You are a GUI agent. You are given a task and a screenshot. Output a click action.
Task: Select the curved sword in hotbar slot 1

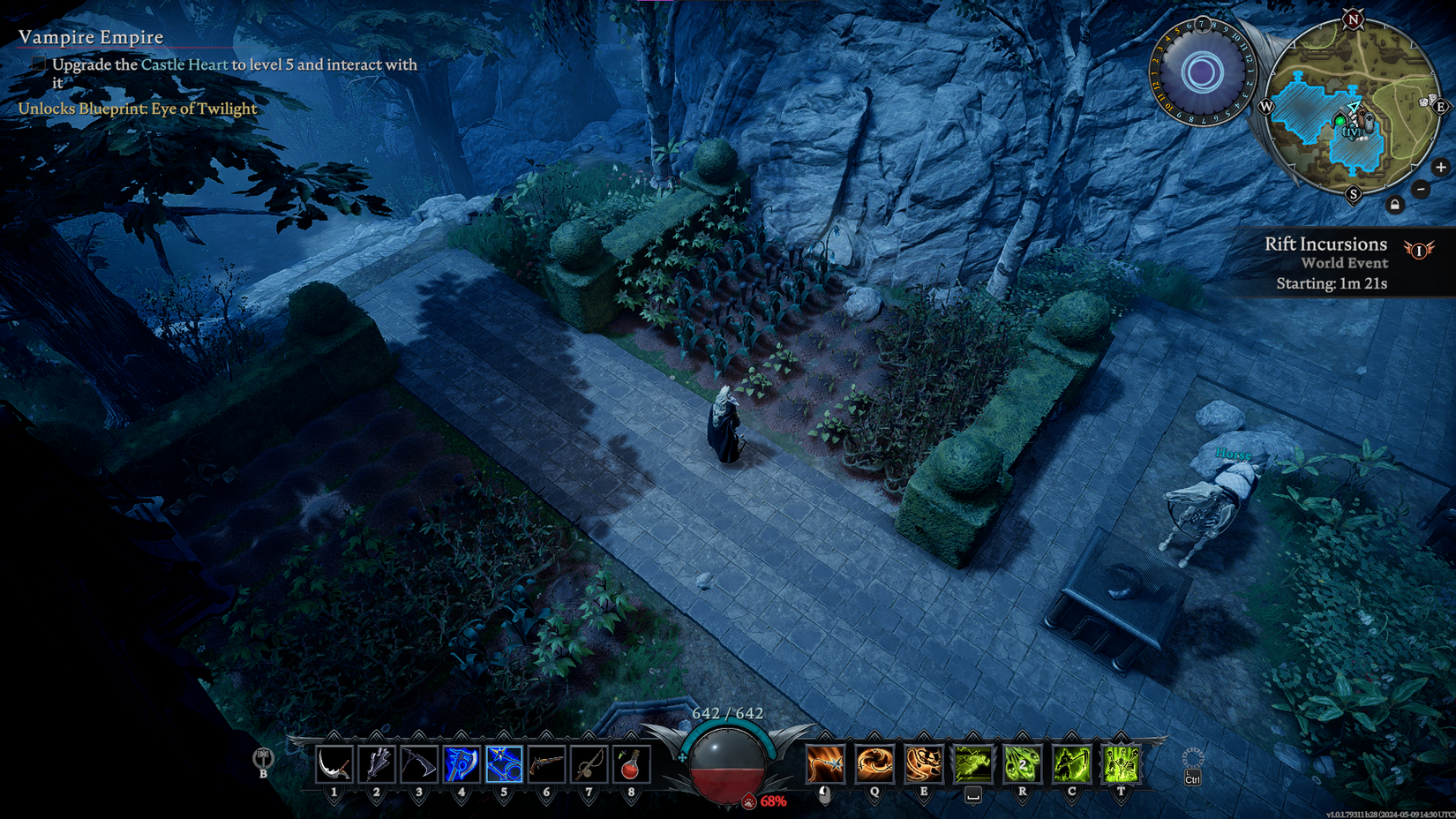pos(334,764)
